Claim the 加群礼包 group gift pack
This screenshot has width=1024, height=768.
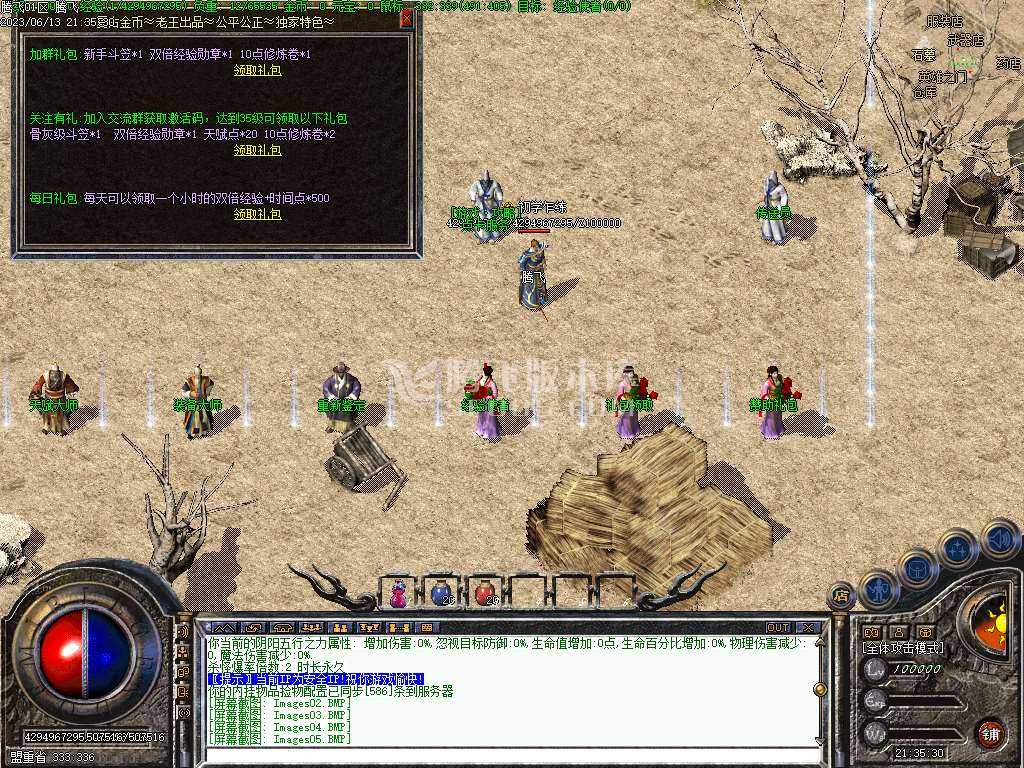pyautogui.click(x=257, y=70)
